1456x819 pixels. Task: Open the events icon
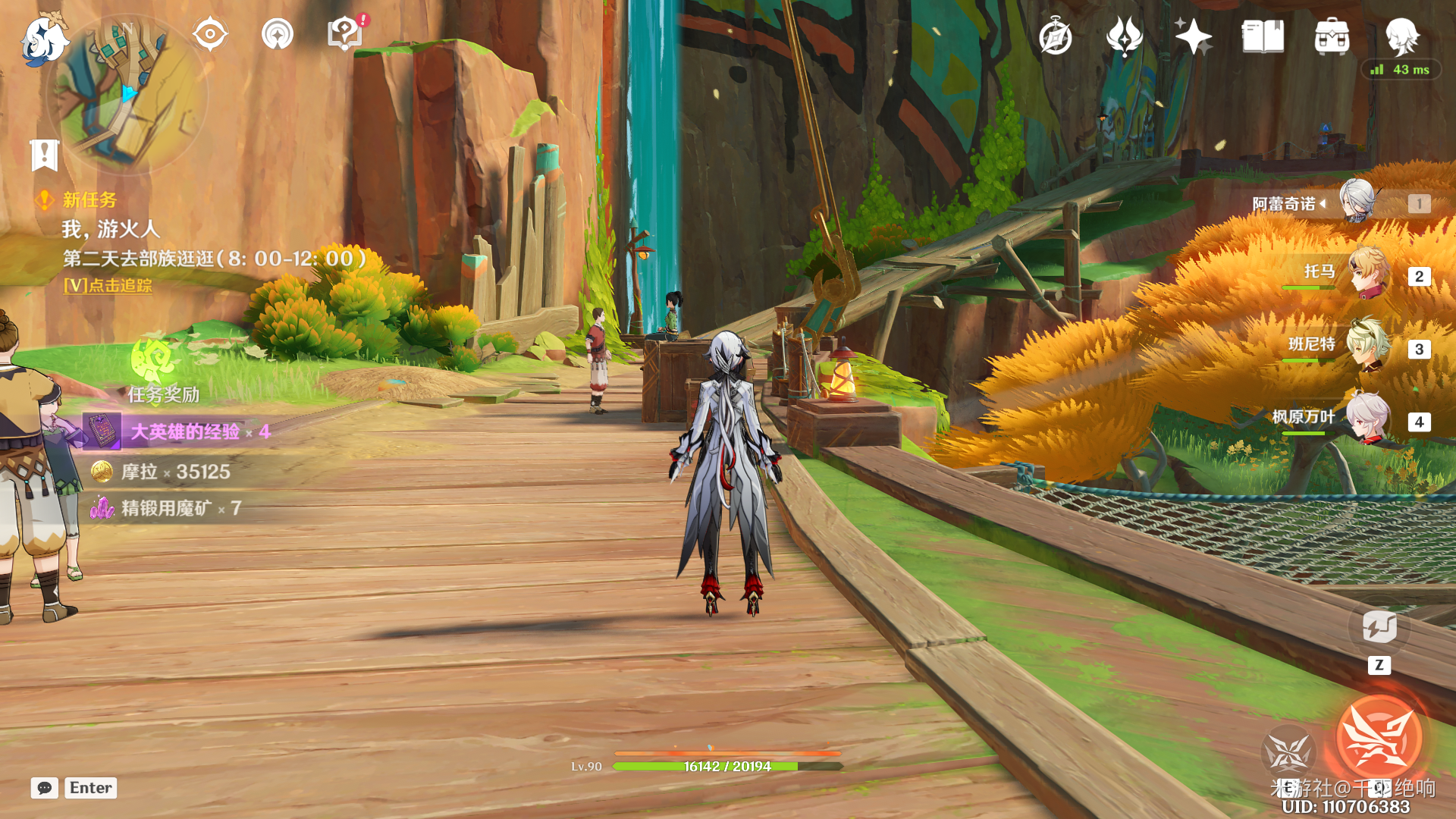pyautogui.click(x=1125, y=36)
